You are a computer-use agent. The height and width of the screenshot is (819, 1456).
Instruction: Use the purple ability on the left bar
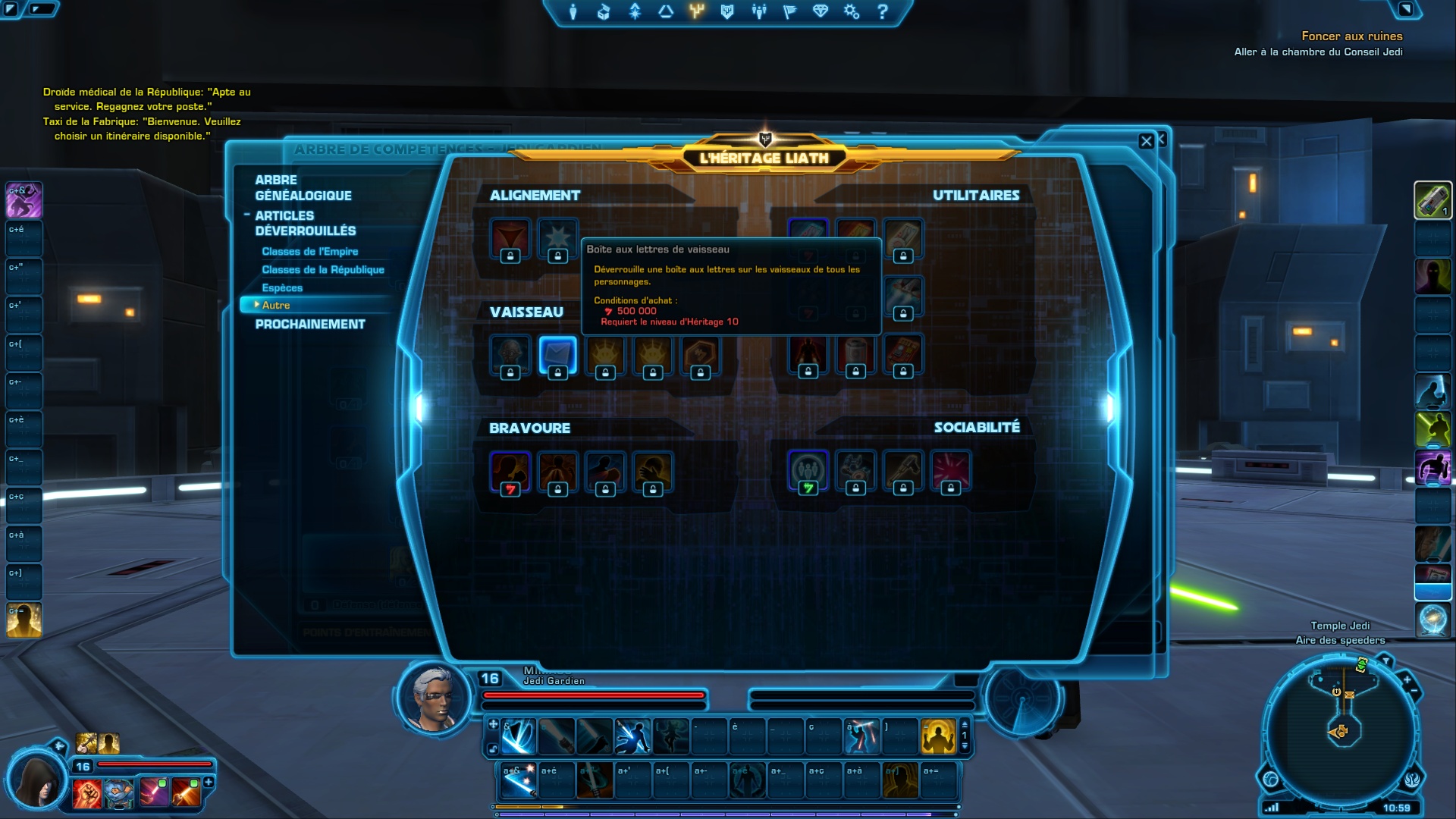coord(24,200)
